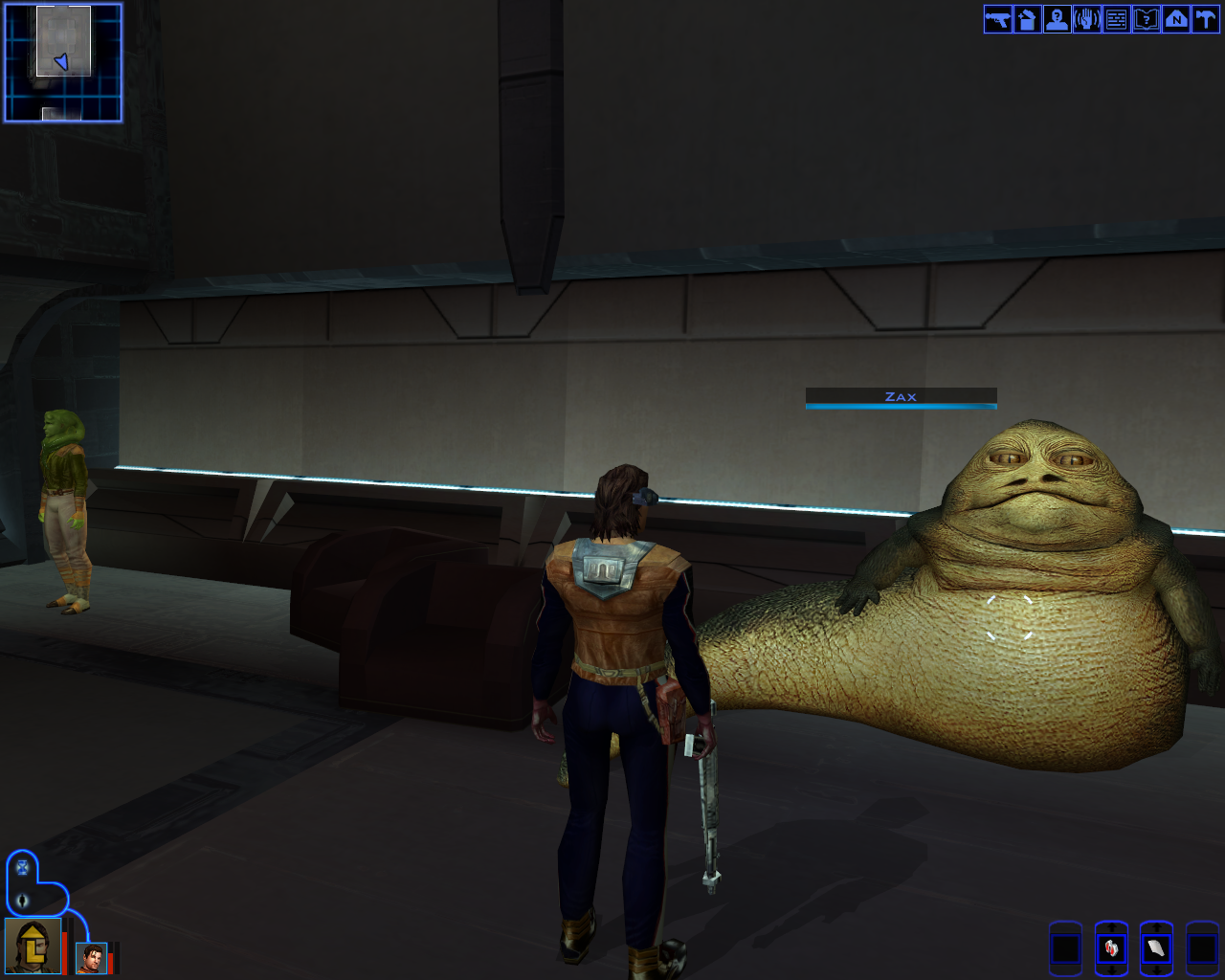The image size is (1225, 980).
Task: Open Inventory using the supply box icon
Action: point(1027,19)
